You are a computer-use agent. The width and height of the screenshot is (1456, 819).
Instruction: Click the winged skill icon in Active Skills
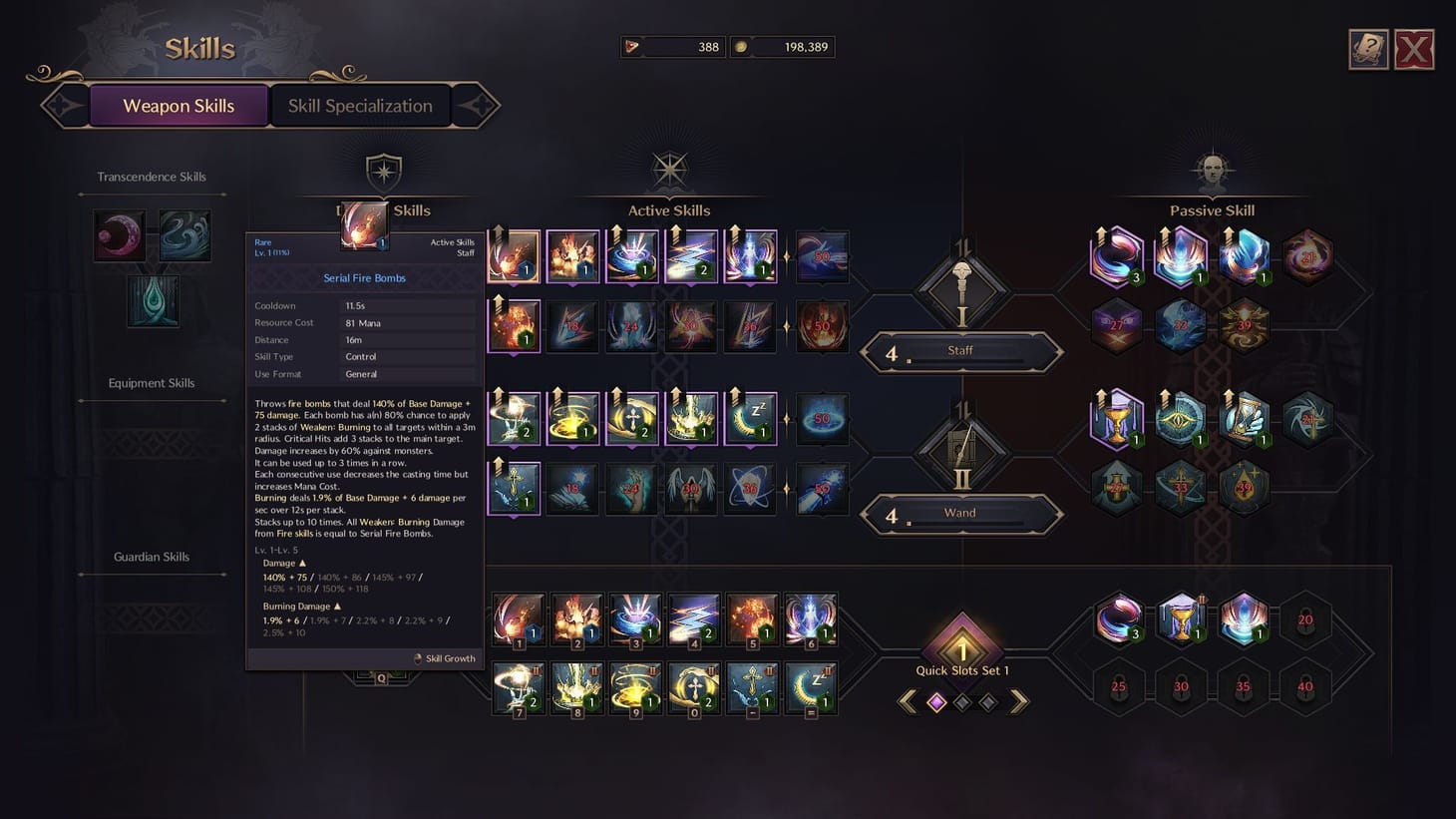pyautogui.click(x=691, y=488)
